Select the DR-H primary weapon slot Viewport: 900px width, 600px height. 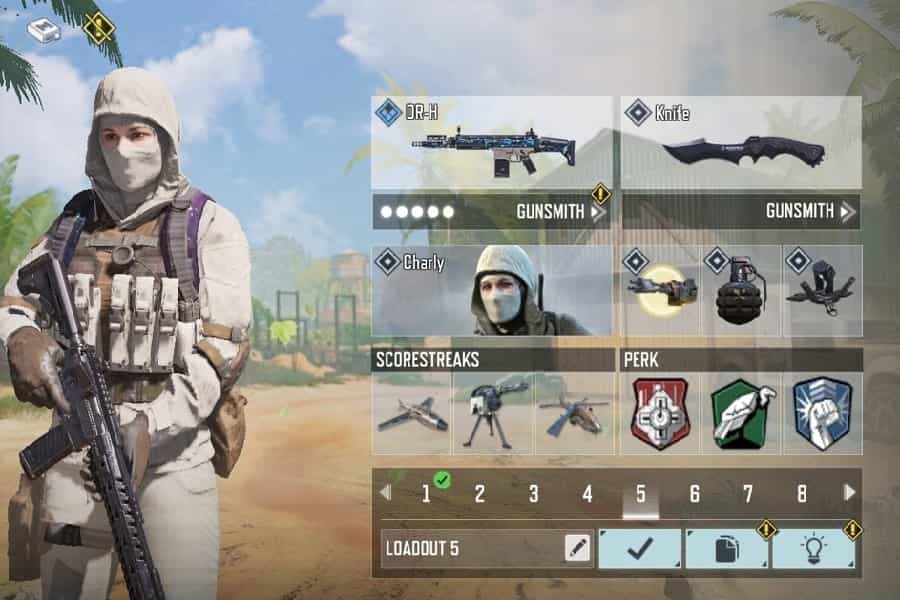491,143
